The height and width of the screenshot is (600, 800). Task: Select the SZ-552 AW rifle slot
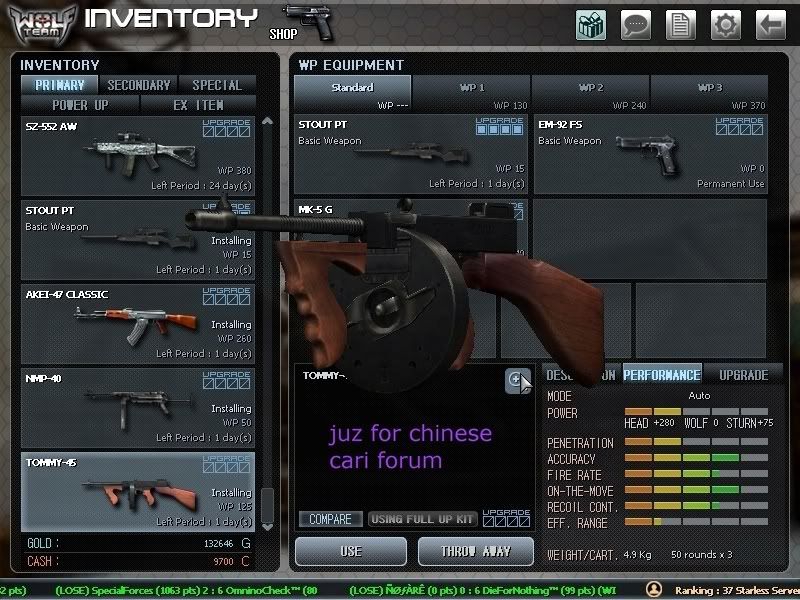[138, 156]
